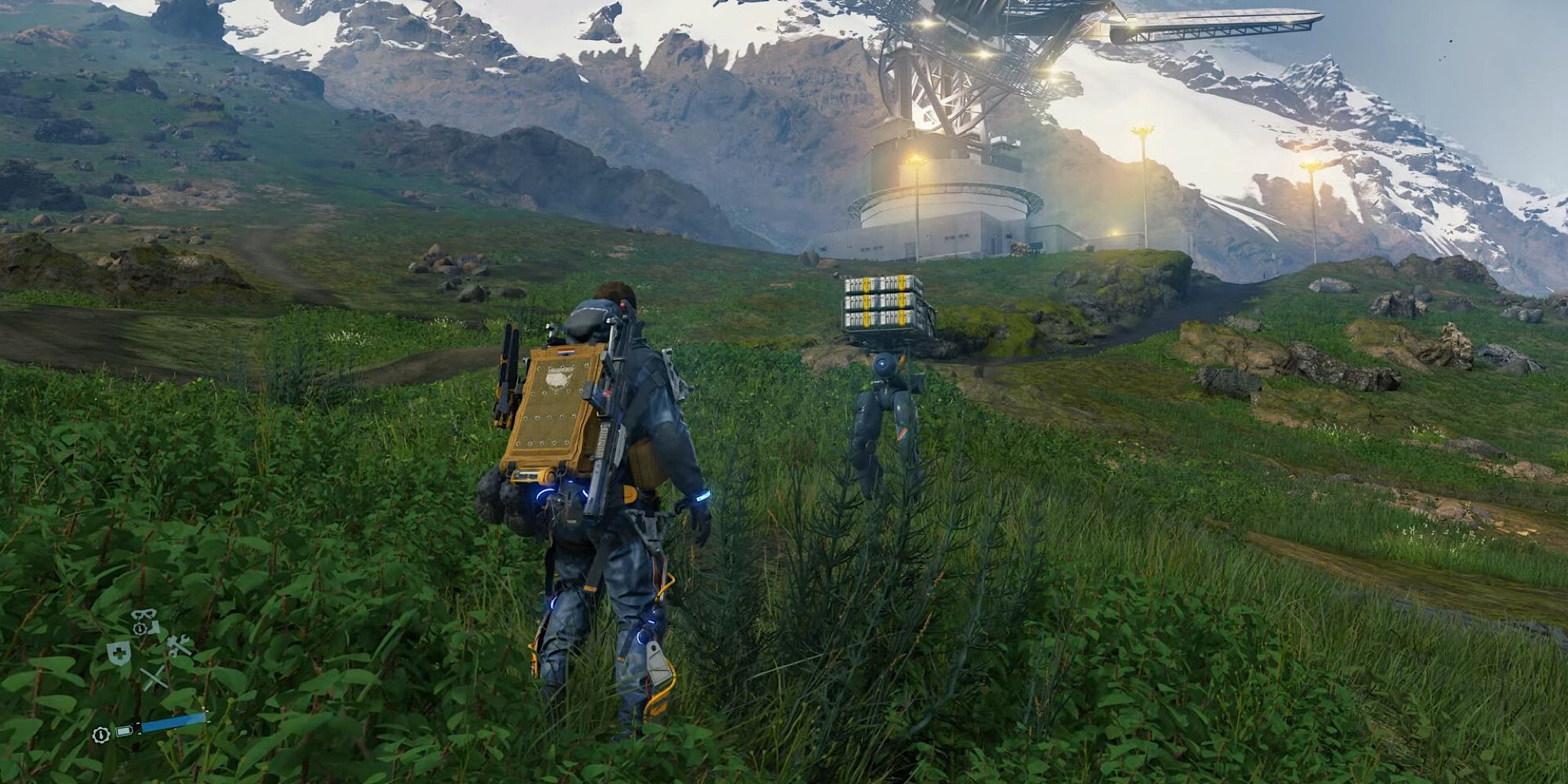Click the gear timer icon above the boots
Viewport: 1568px width, 784px height.
coord(139,628)
